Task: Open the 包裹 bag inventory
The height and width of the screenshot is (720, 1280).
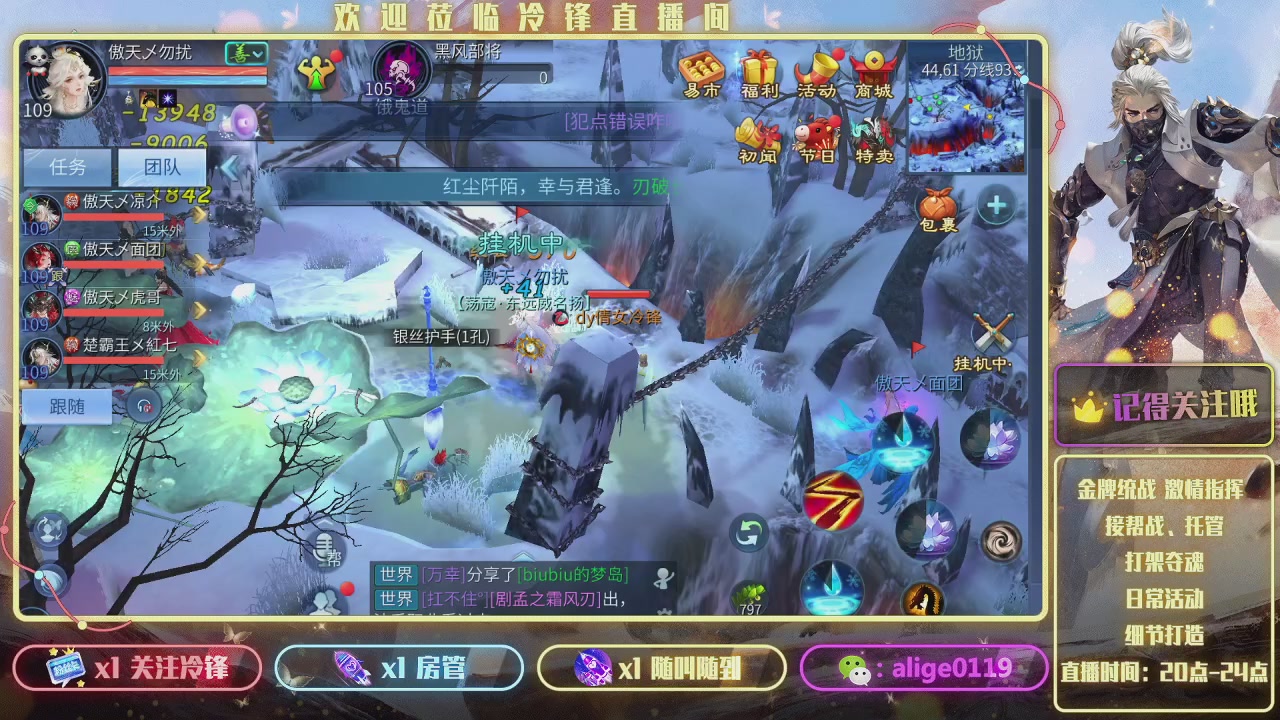Action: tap(938, 210)
